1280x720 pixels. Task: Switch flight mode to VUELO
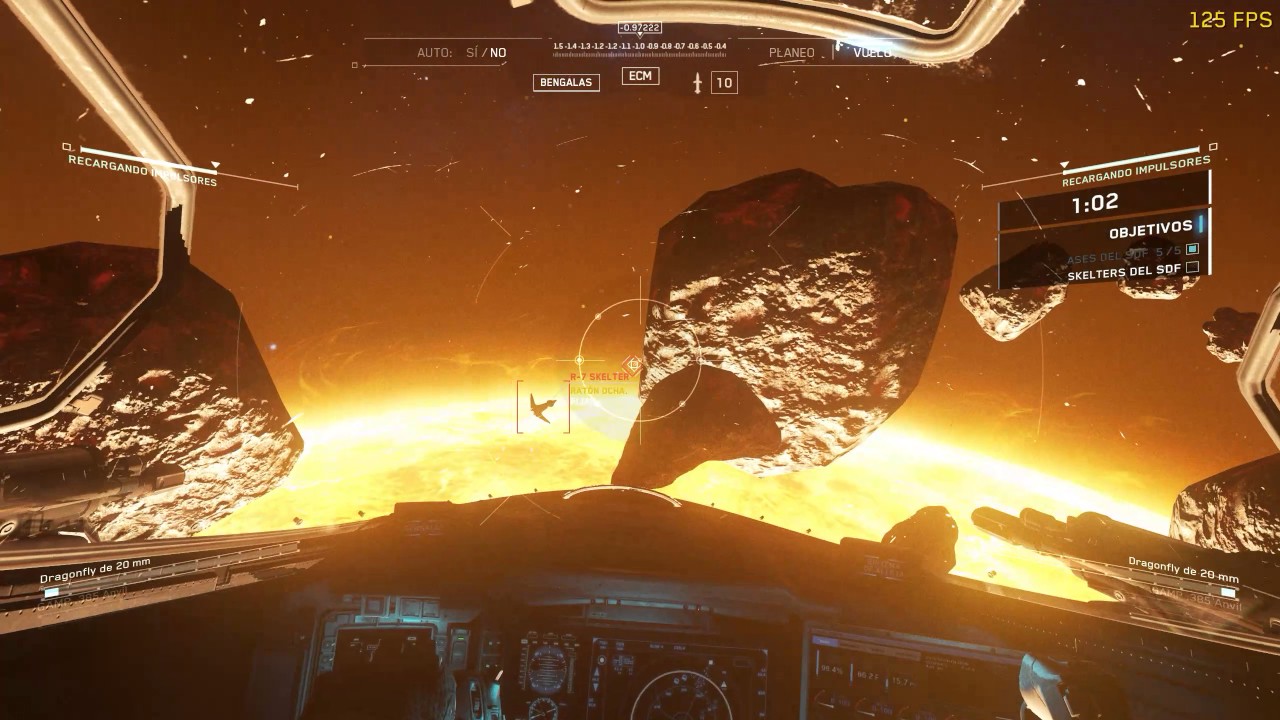(872, 52)
